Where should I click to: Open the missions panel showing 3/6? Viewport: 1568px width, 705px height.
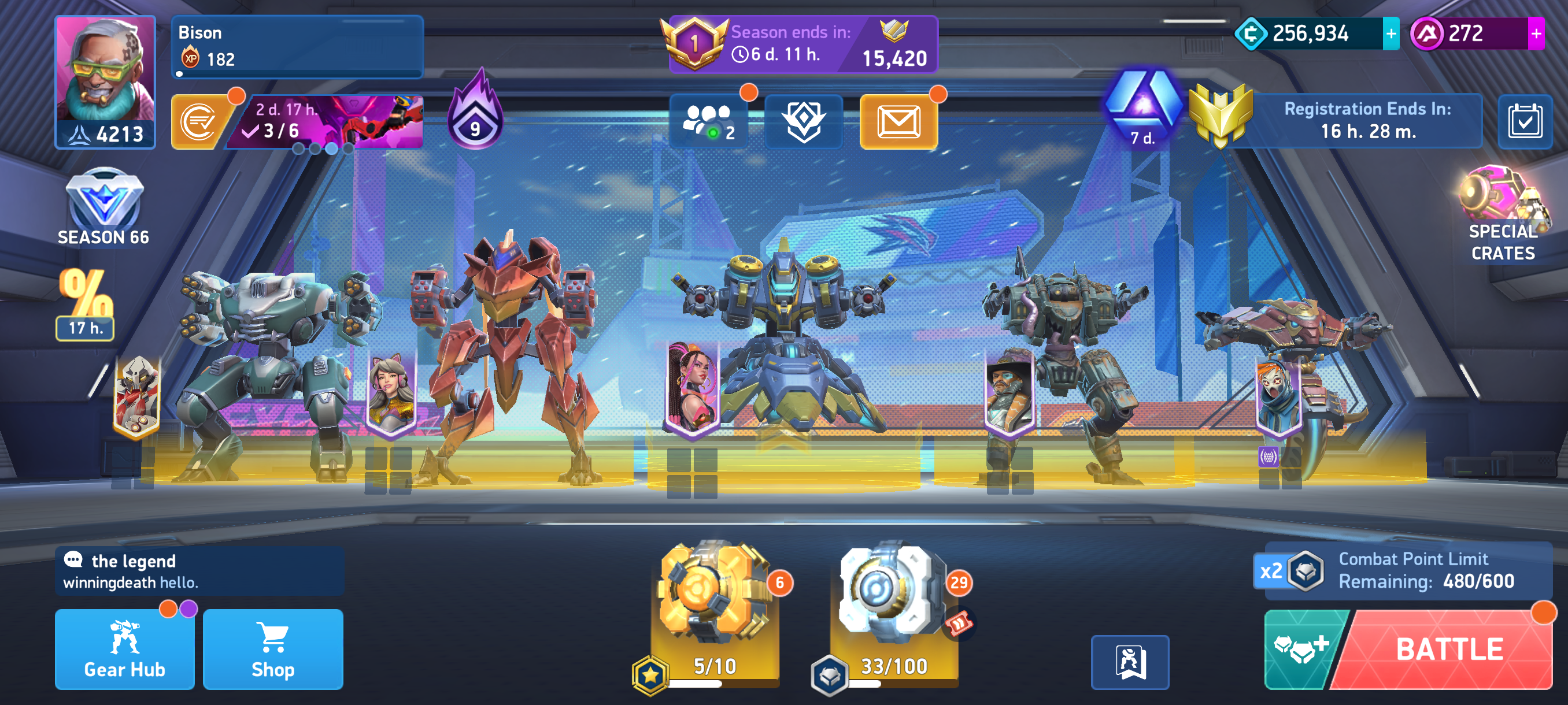point(326,122)
